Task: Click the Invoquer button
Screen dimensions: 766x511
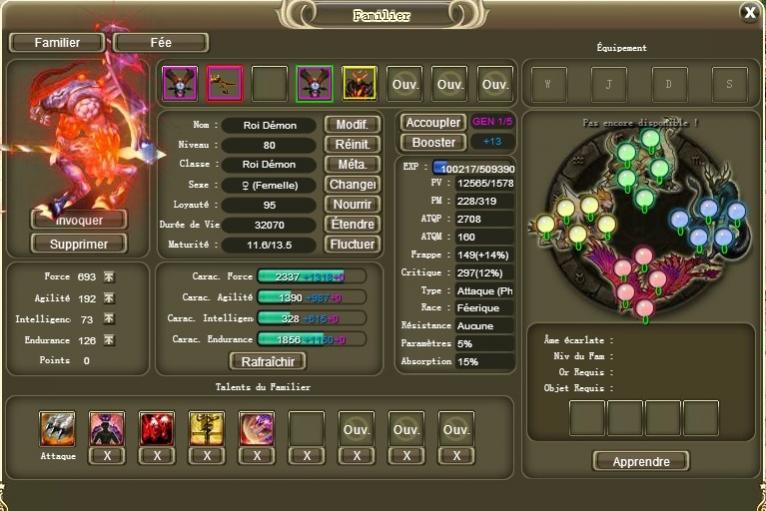Action: [x=79, y=219]
